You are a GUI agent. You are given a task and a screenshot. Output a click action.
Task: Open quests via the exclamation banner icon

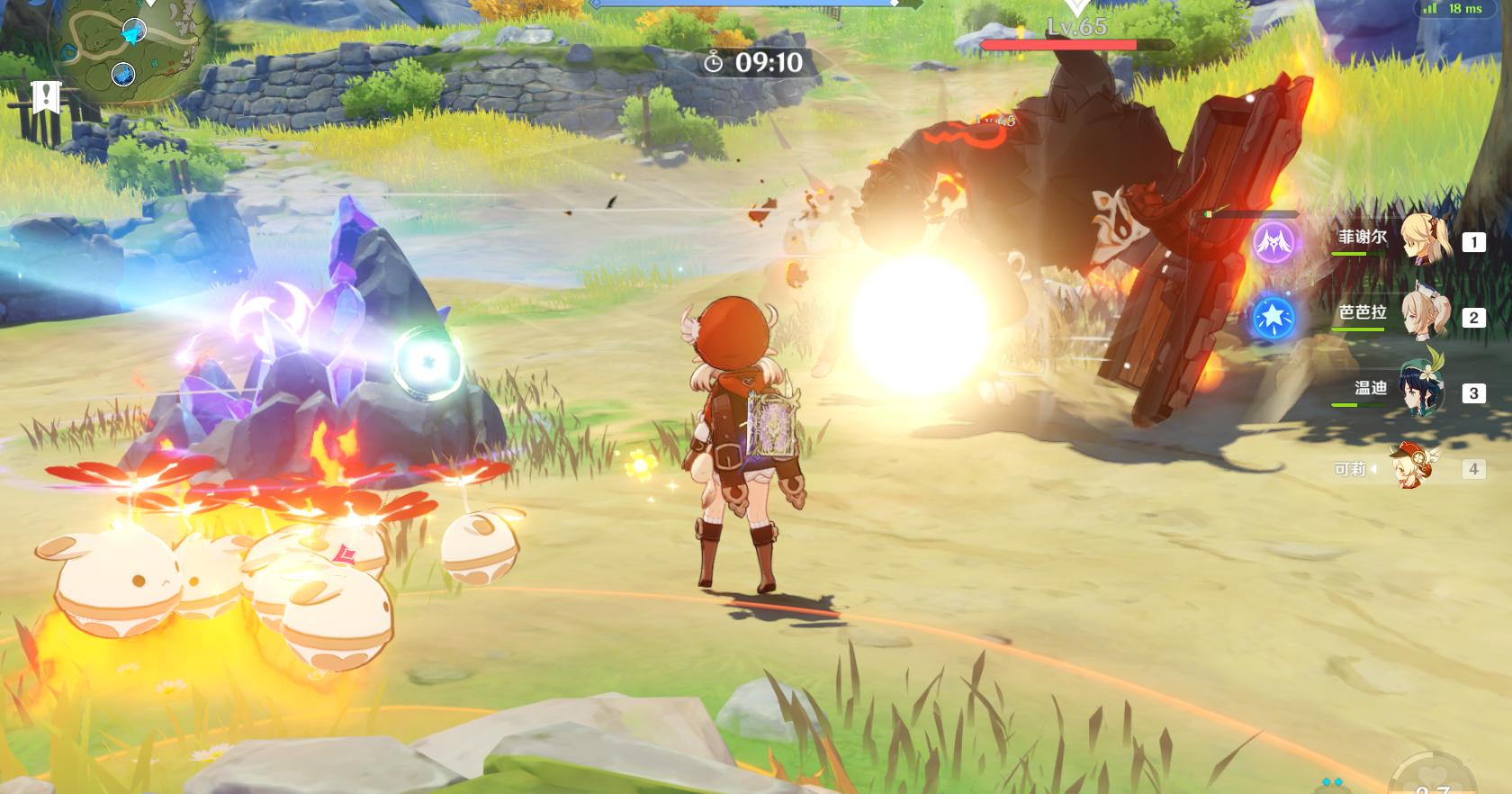click(x=45, y=95)
